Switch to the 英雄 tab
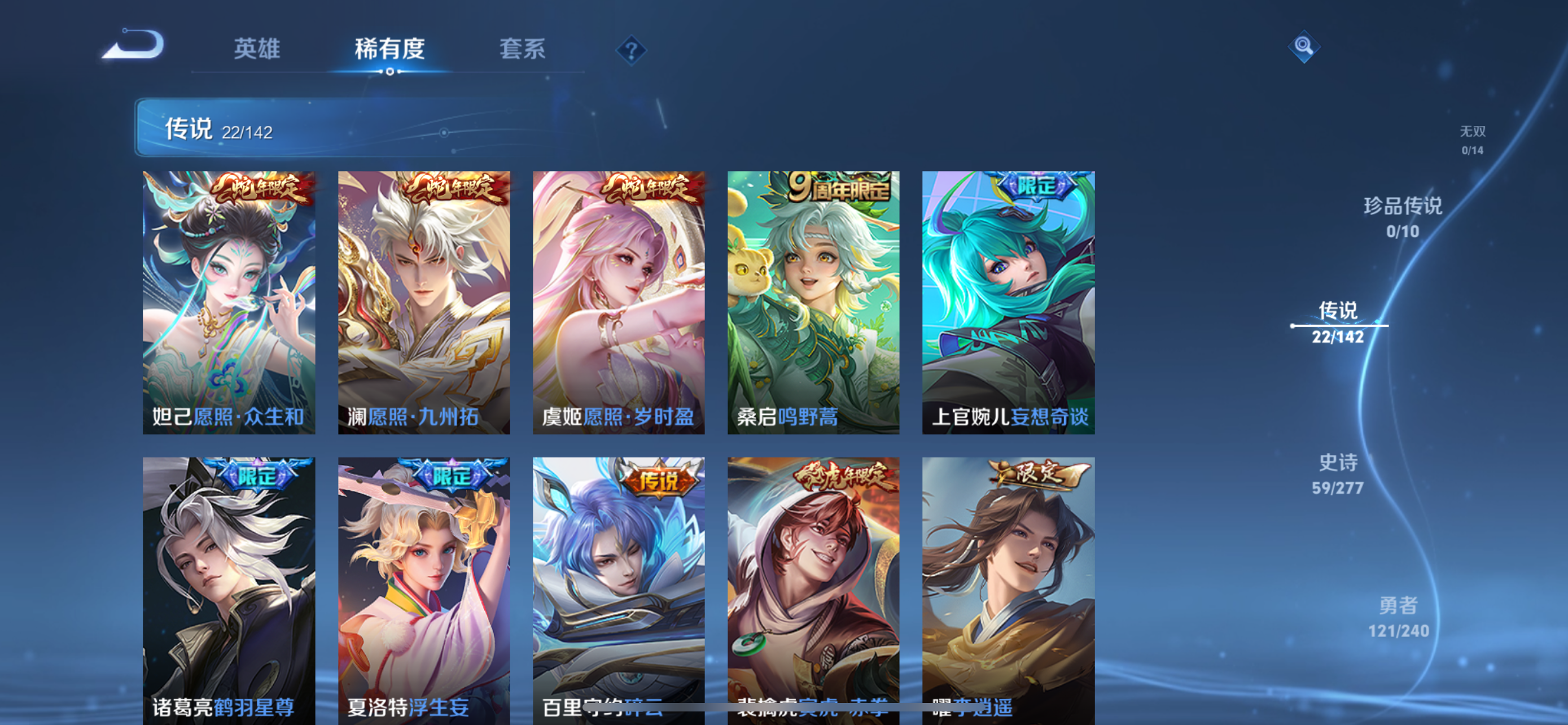The image size is (1568, 725). [x=256, y=50]
